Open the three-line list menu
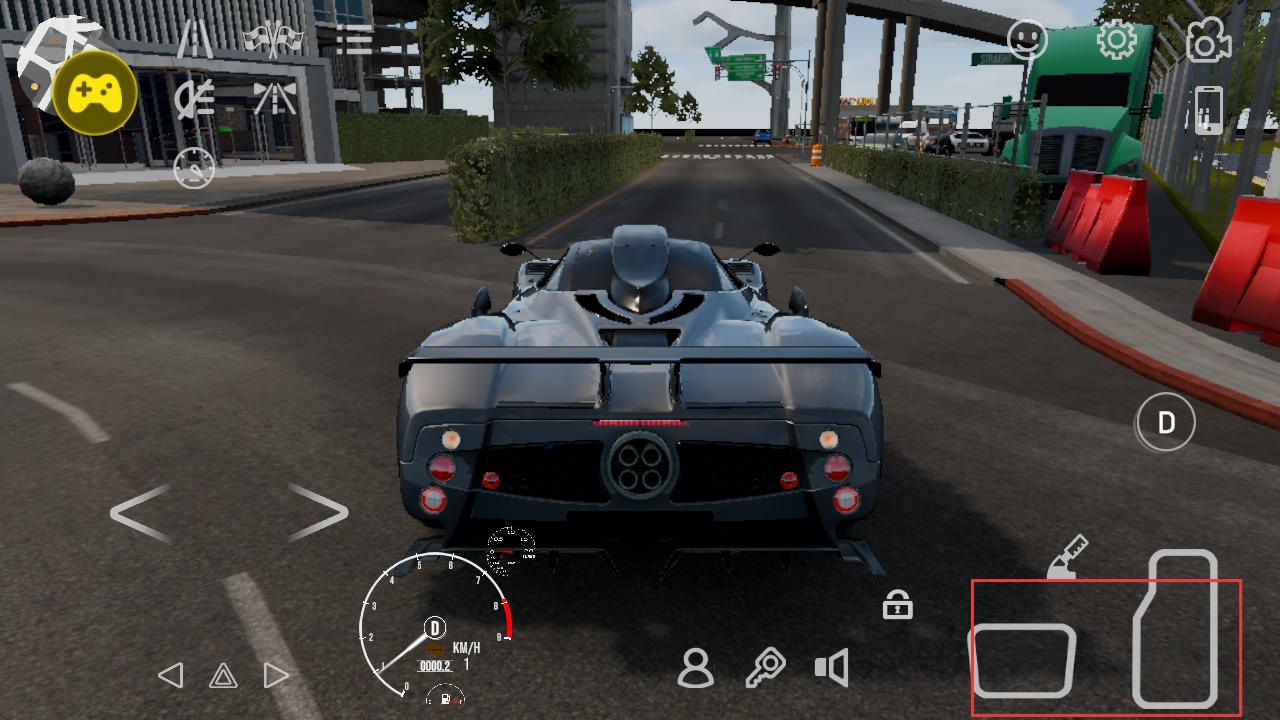This screenshot has width=1280, height=720. click(353, 39)
